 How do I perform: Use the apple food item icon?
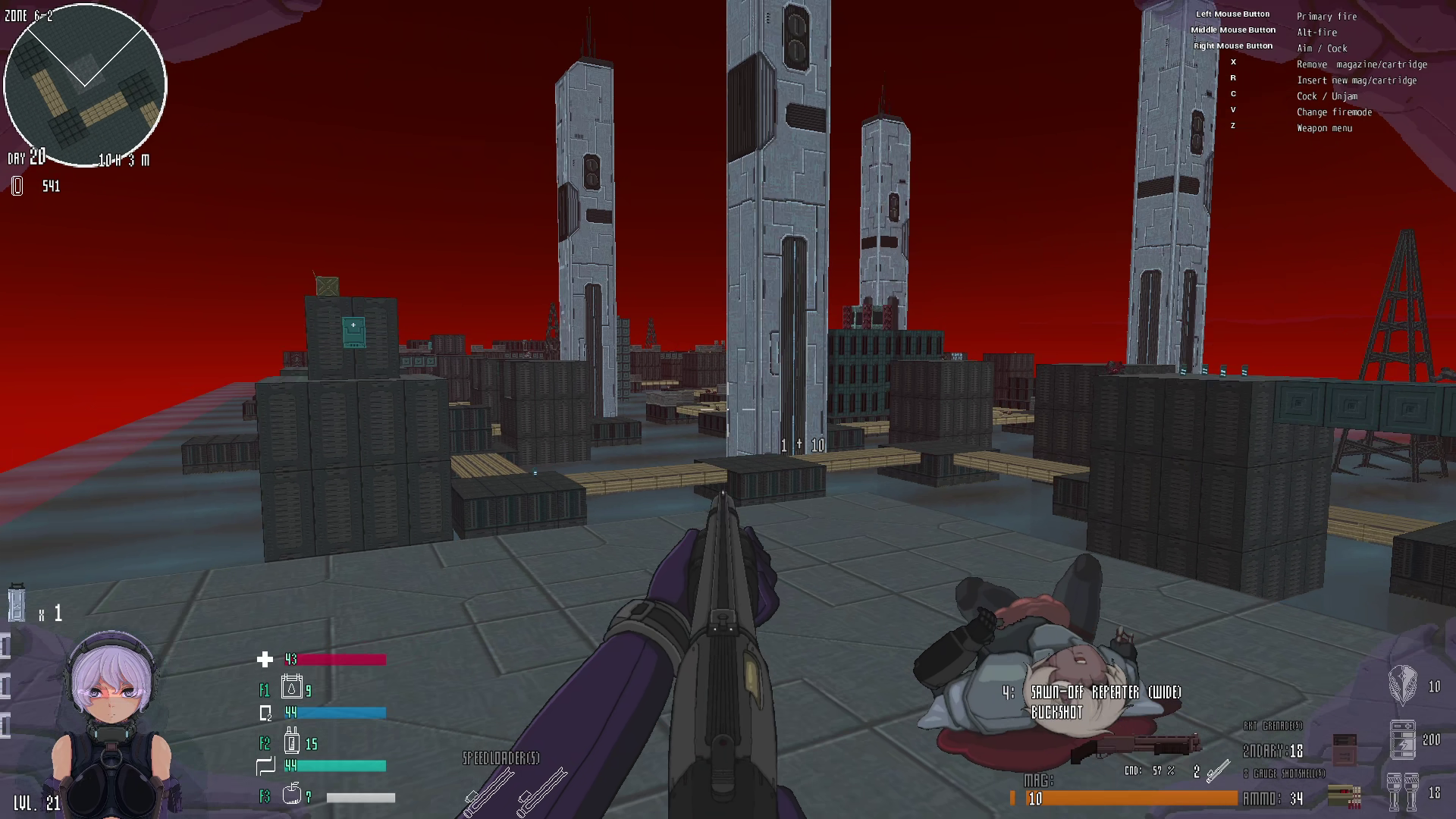[x=292, y=794]
